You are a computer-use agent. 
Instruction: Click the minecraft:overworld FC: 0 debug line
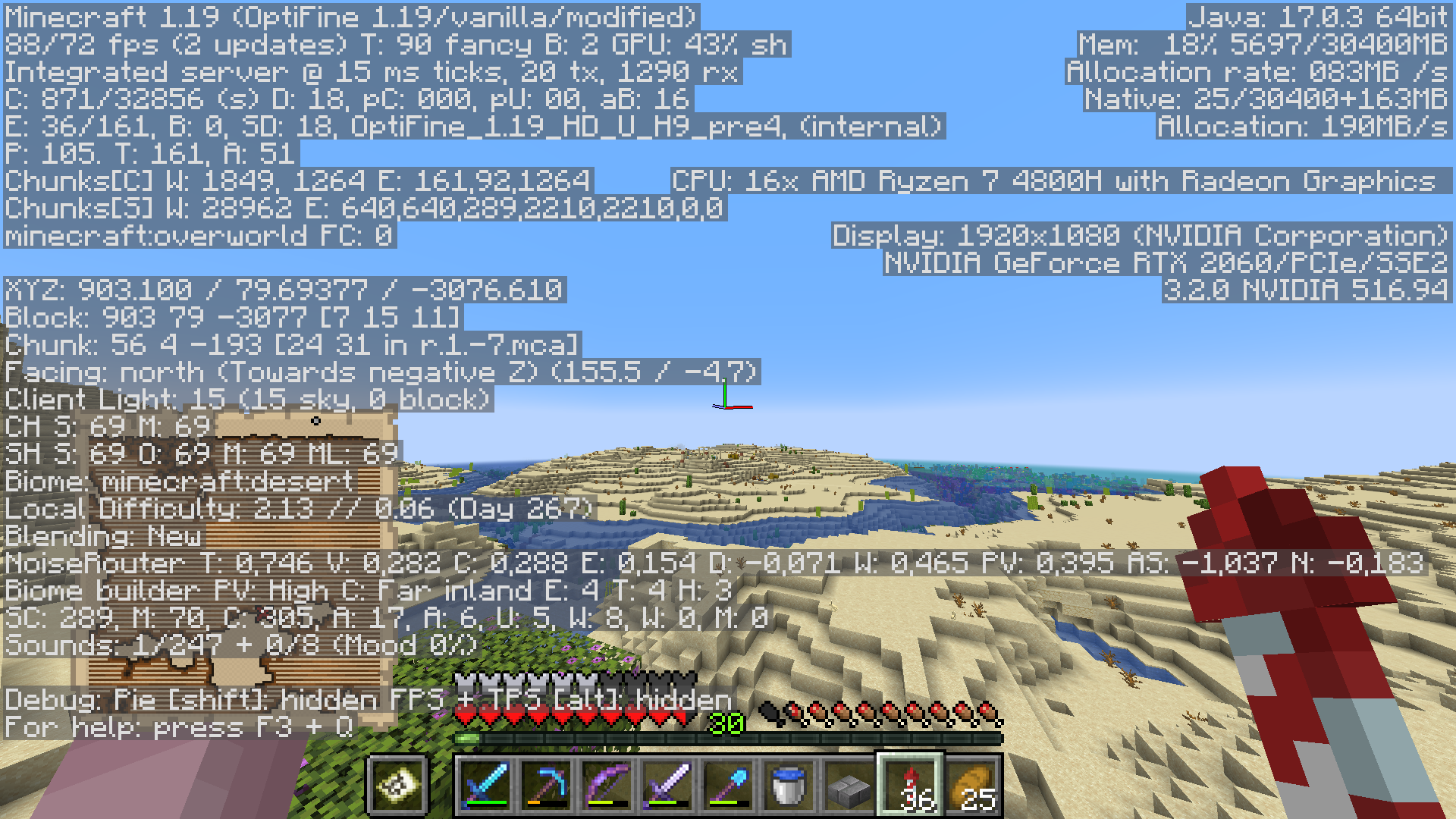[x=197, y=235]
